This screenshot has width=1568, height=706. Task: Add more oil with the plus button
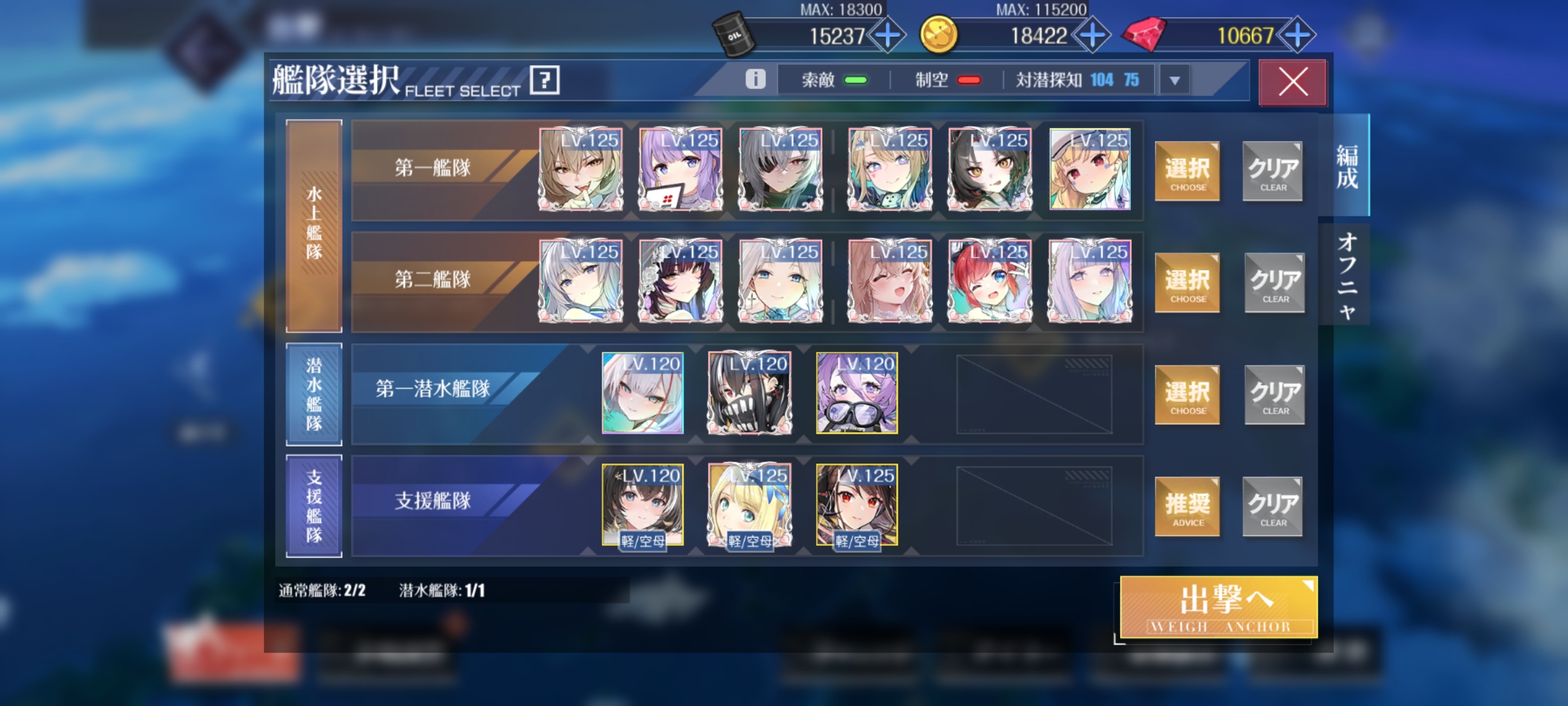pos(888,35)
